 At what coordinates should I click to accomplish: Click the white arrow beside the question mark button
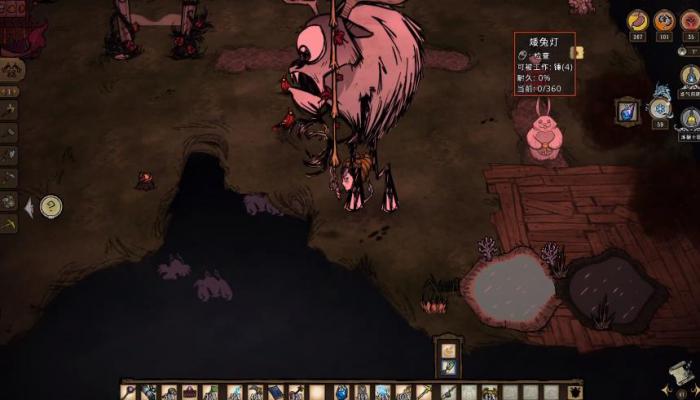[29, 207]
